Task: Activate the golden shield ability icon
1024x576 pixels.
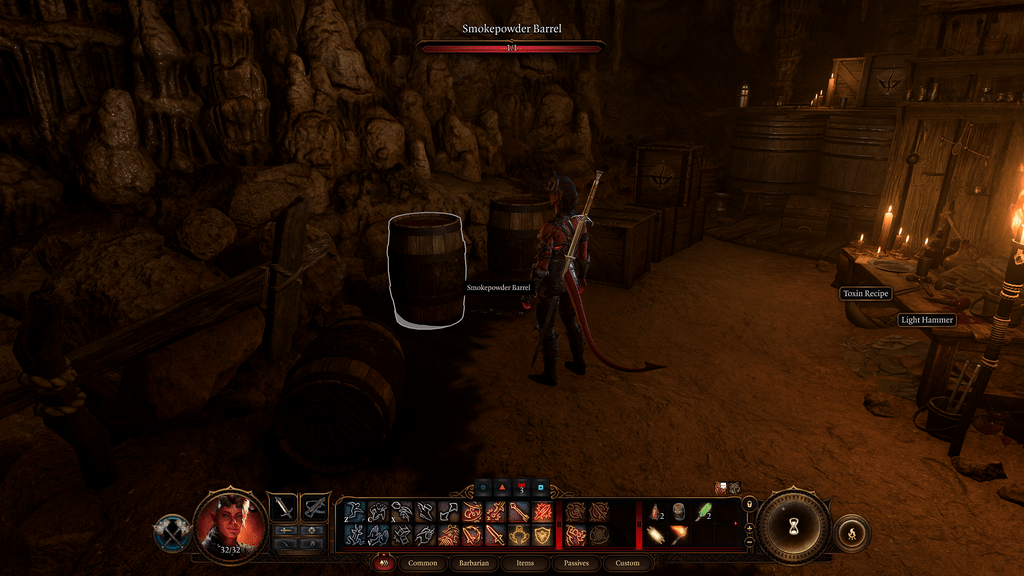Action: click(543, 536)
